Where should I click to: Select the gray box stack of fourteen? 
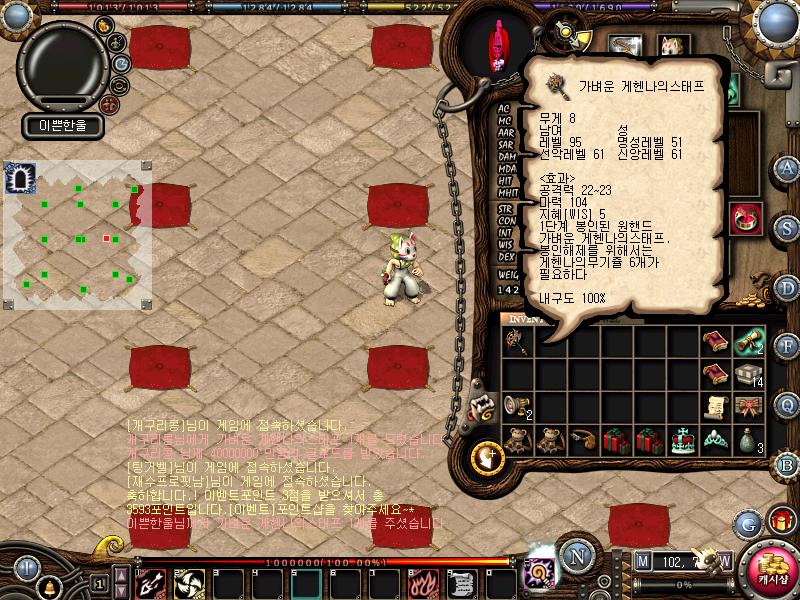[x=749, y=374]
